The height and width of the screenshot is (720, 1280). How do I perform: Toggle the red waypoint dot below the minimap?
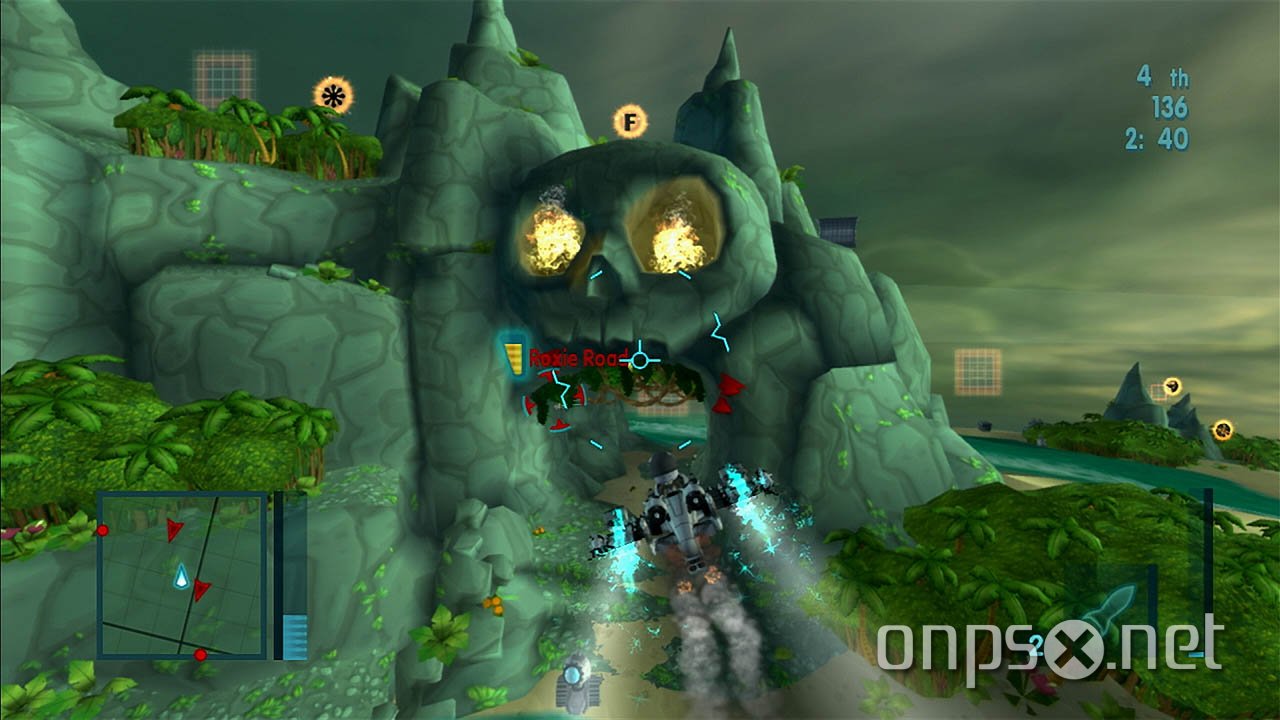(200, 655)
